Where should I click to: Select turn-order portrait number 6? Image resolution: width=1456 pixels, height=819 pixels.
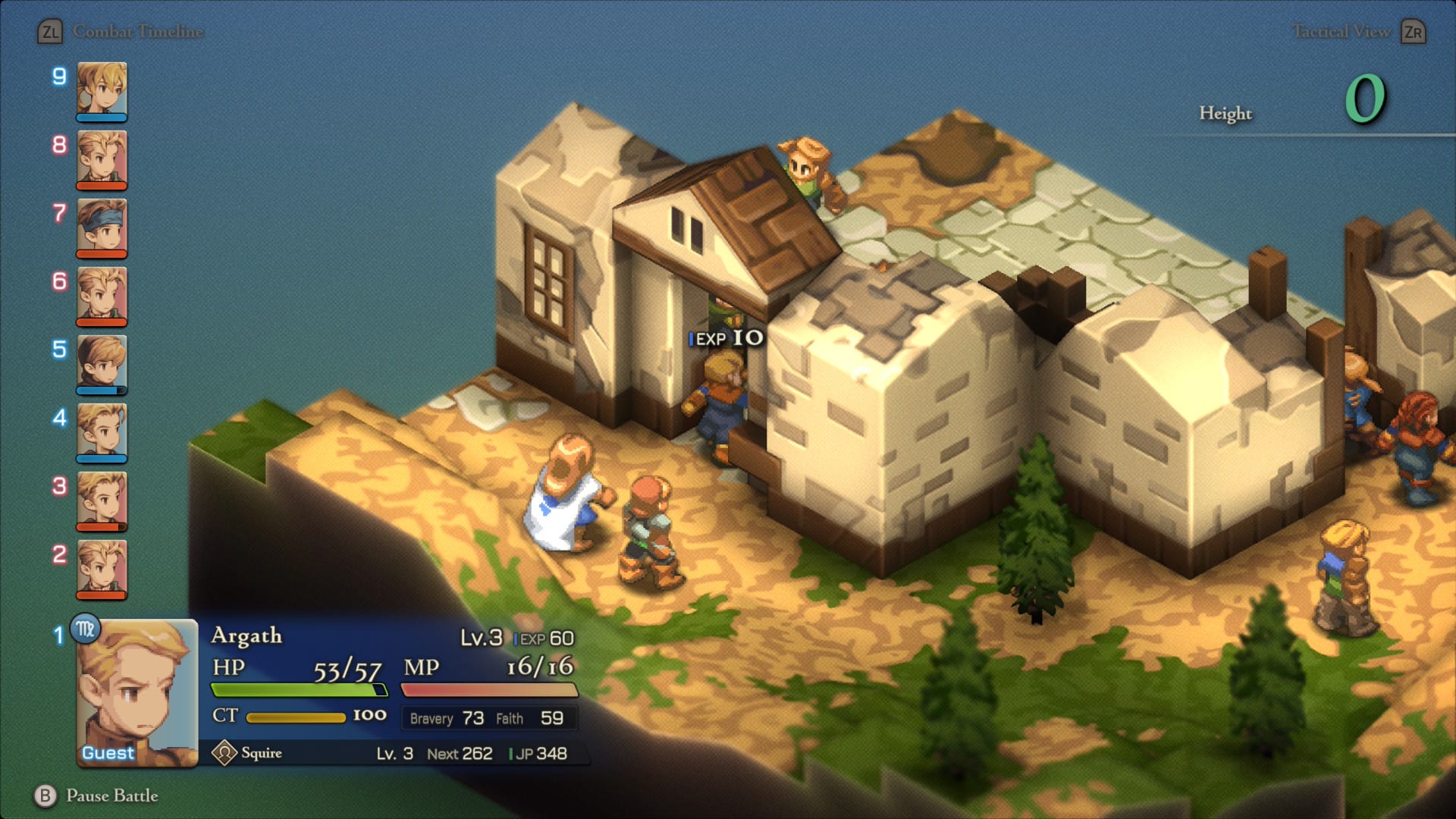[102, 296]
